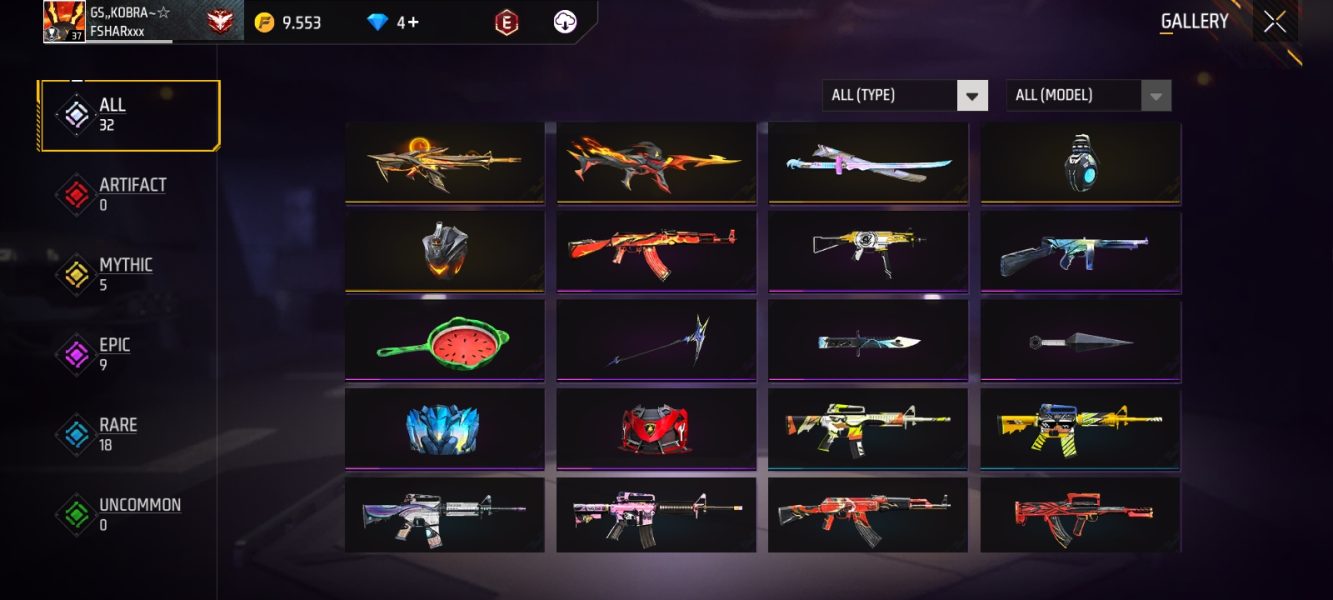Open the diamond top-up
1333x600 pixels.
394,22
